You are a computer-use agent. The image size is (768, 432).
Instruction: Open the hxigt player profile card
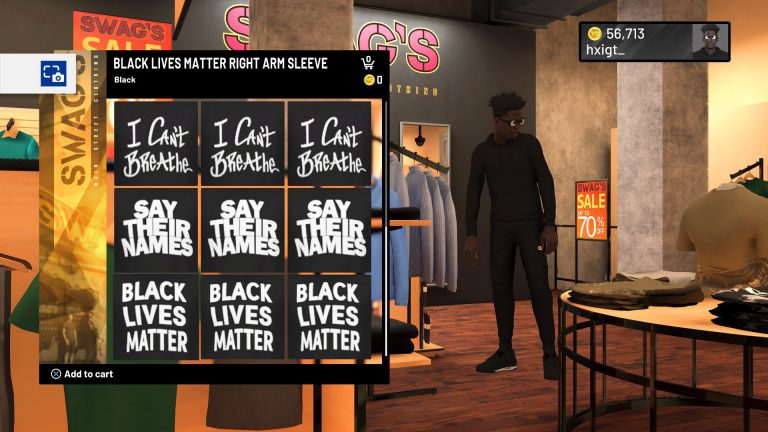[655, 42]
